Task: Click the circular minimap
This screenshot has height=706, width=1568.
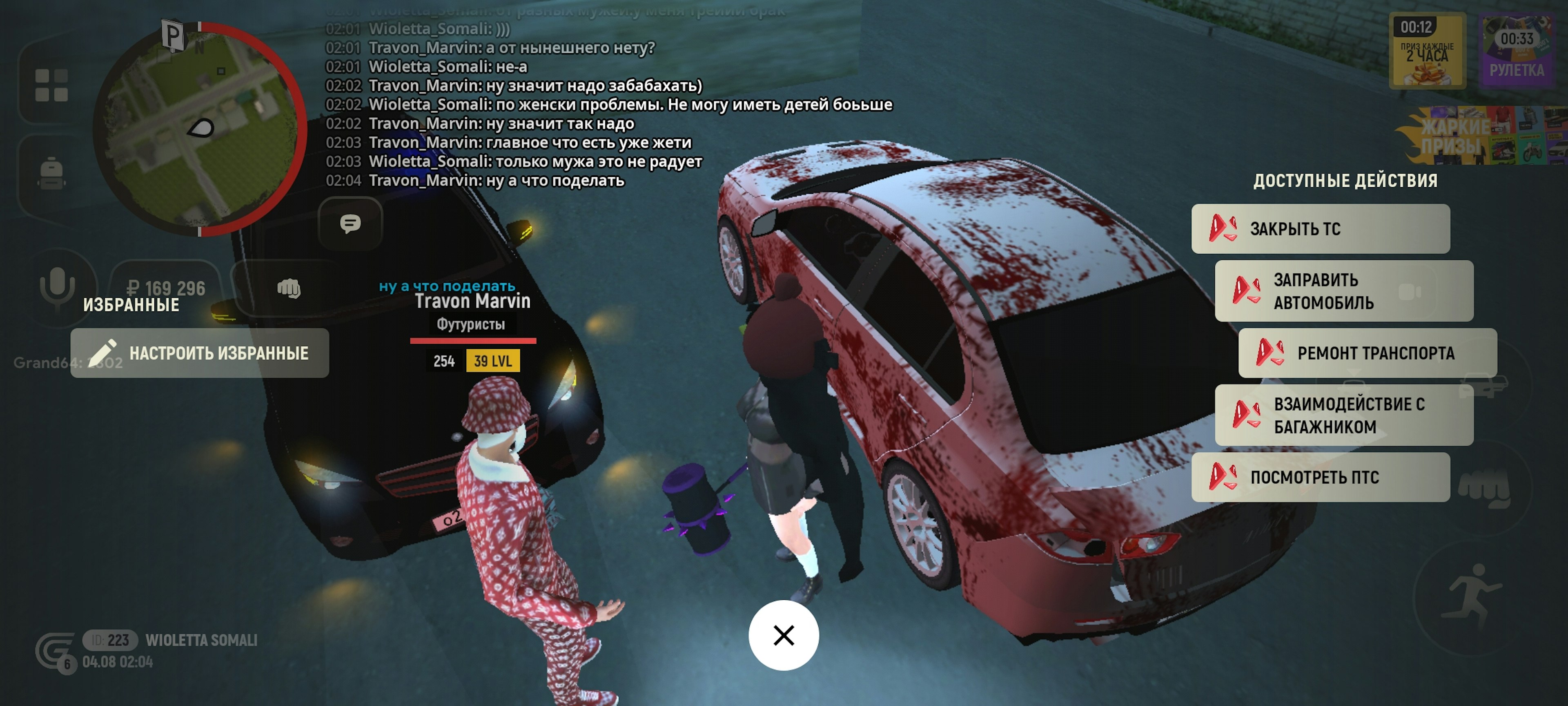Action: [x=200, y=129]
